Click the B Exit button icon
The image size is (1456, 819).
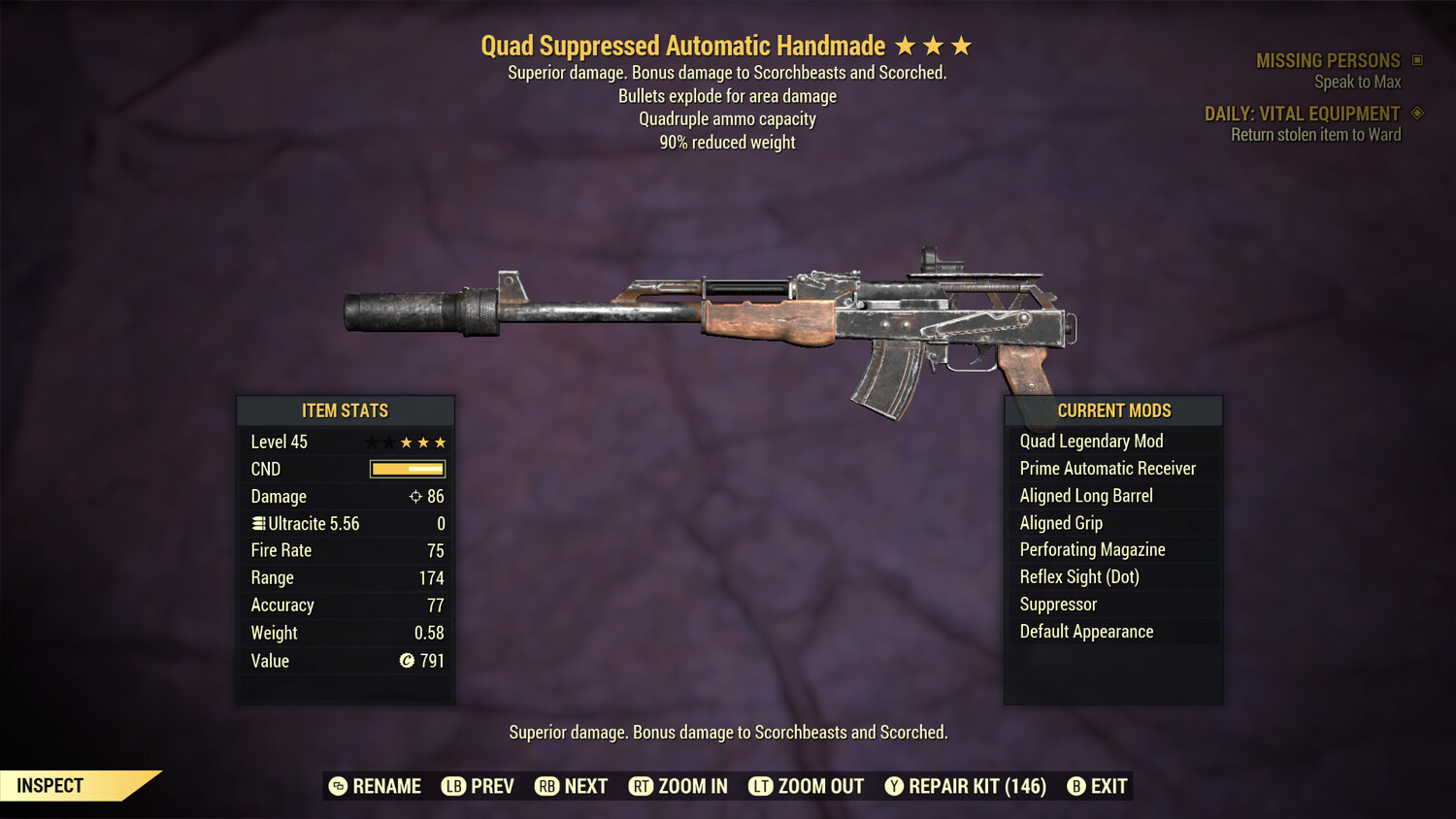(x=1075, y=786)
